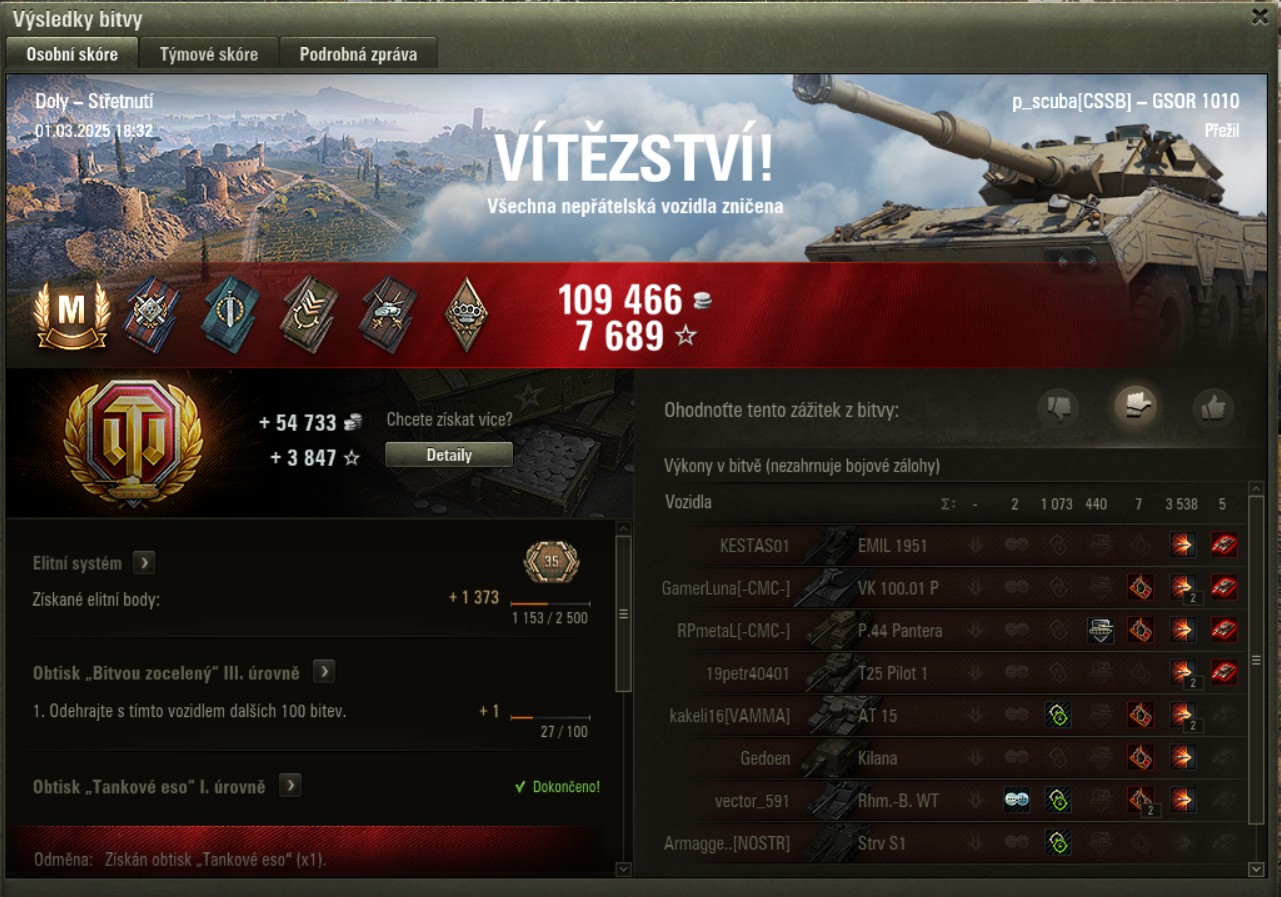Expand the Elitní systém section
This screenshot has width=1281, height=897.
point(144,563)
